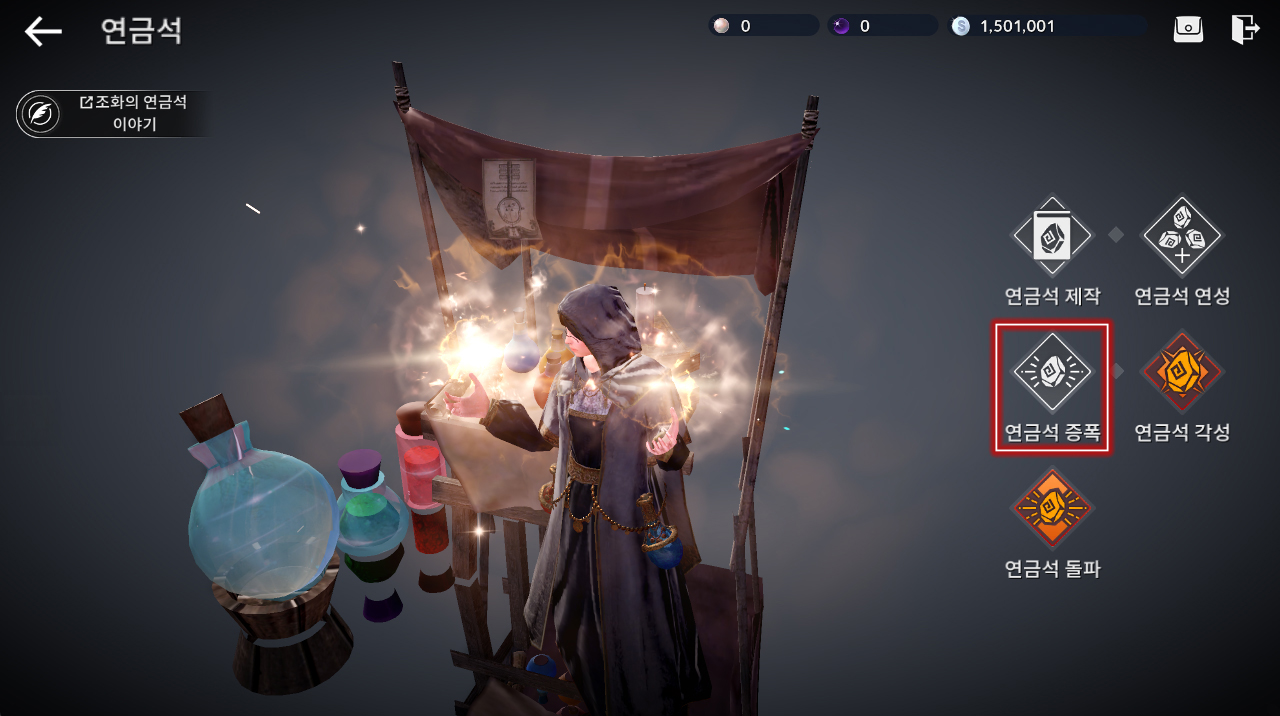
Task: Go back using the arrow button
Action: (x=43, y=31)
